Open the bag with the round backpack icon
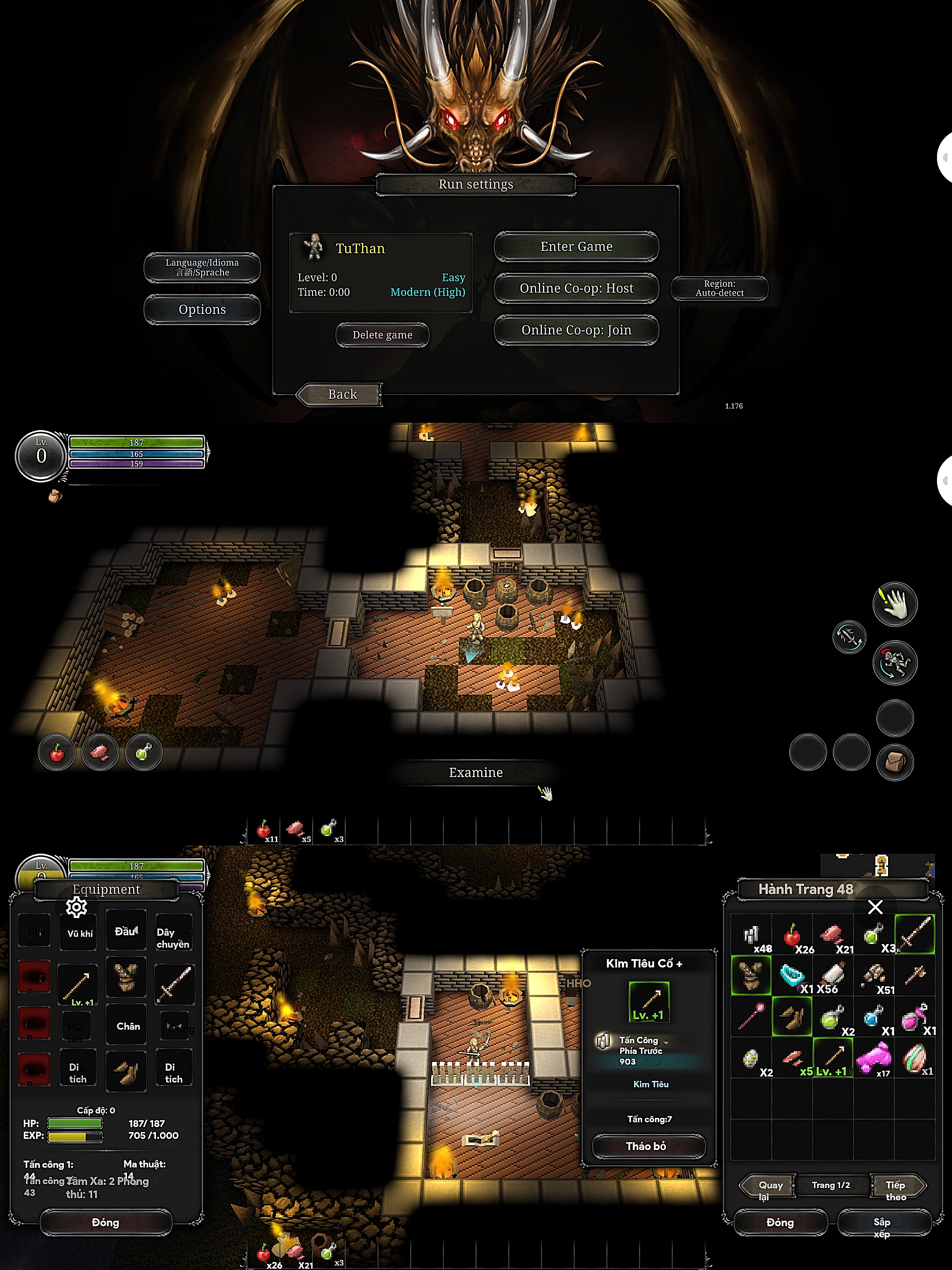Screen dimensions: 952x1270 coord(895,762)
